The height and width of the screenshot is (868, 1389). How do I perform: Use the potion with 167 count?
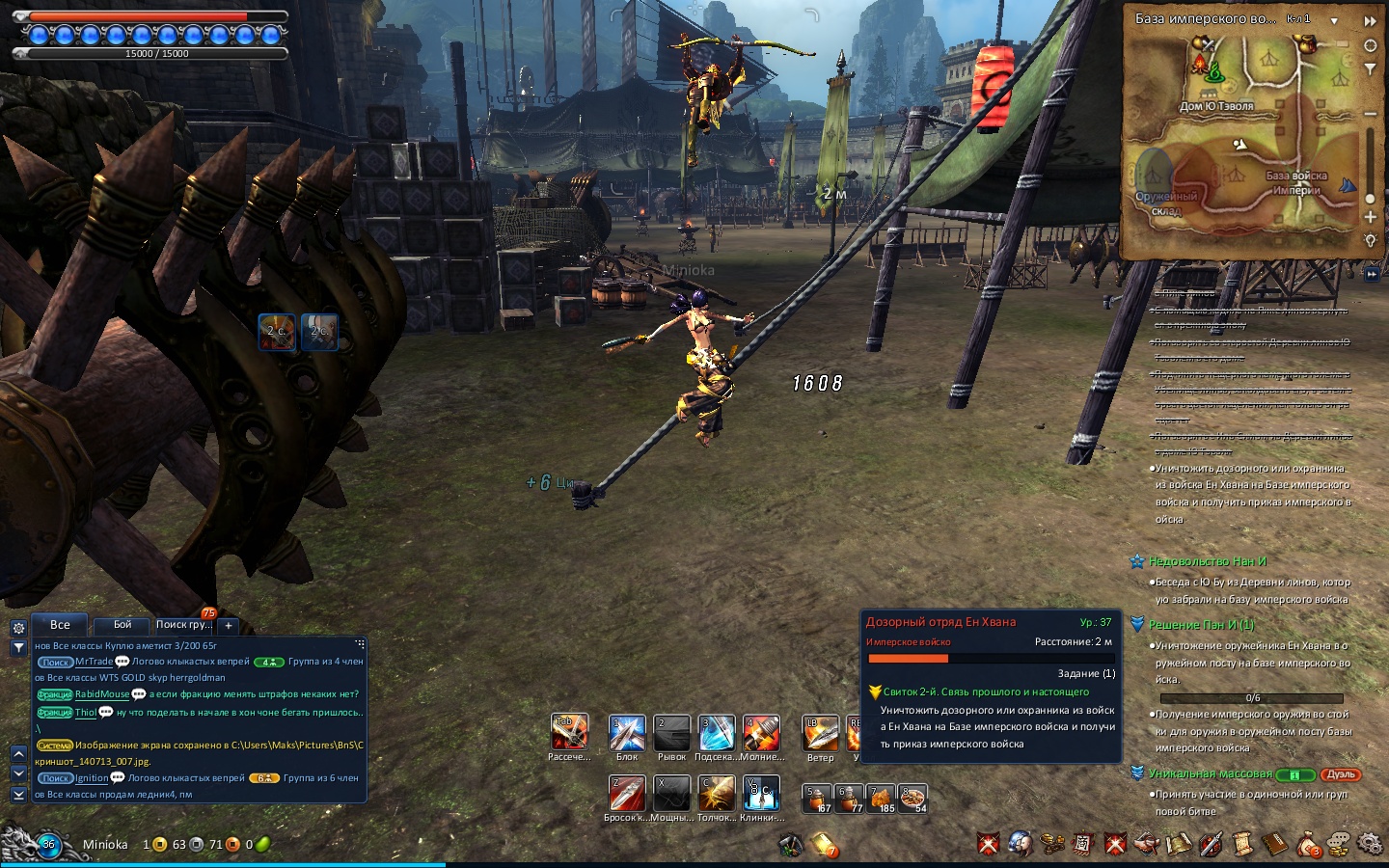click(x=818, y=799)
